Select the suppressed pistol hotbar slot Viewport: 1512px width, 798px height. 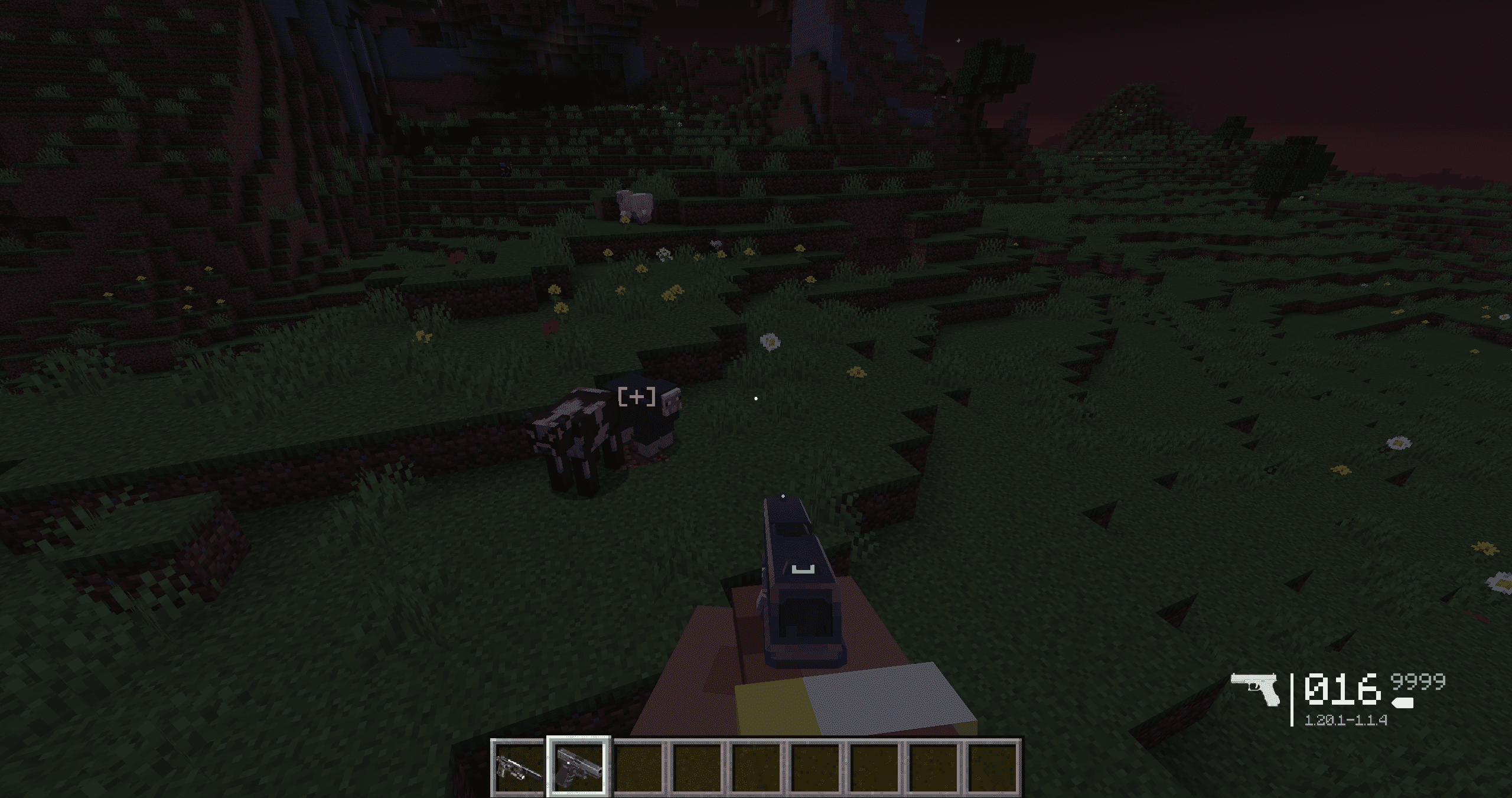tap(519, 766)
